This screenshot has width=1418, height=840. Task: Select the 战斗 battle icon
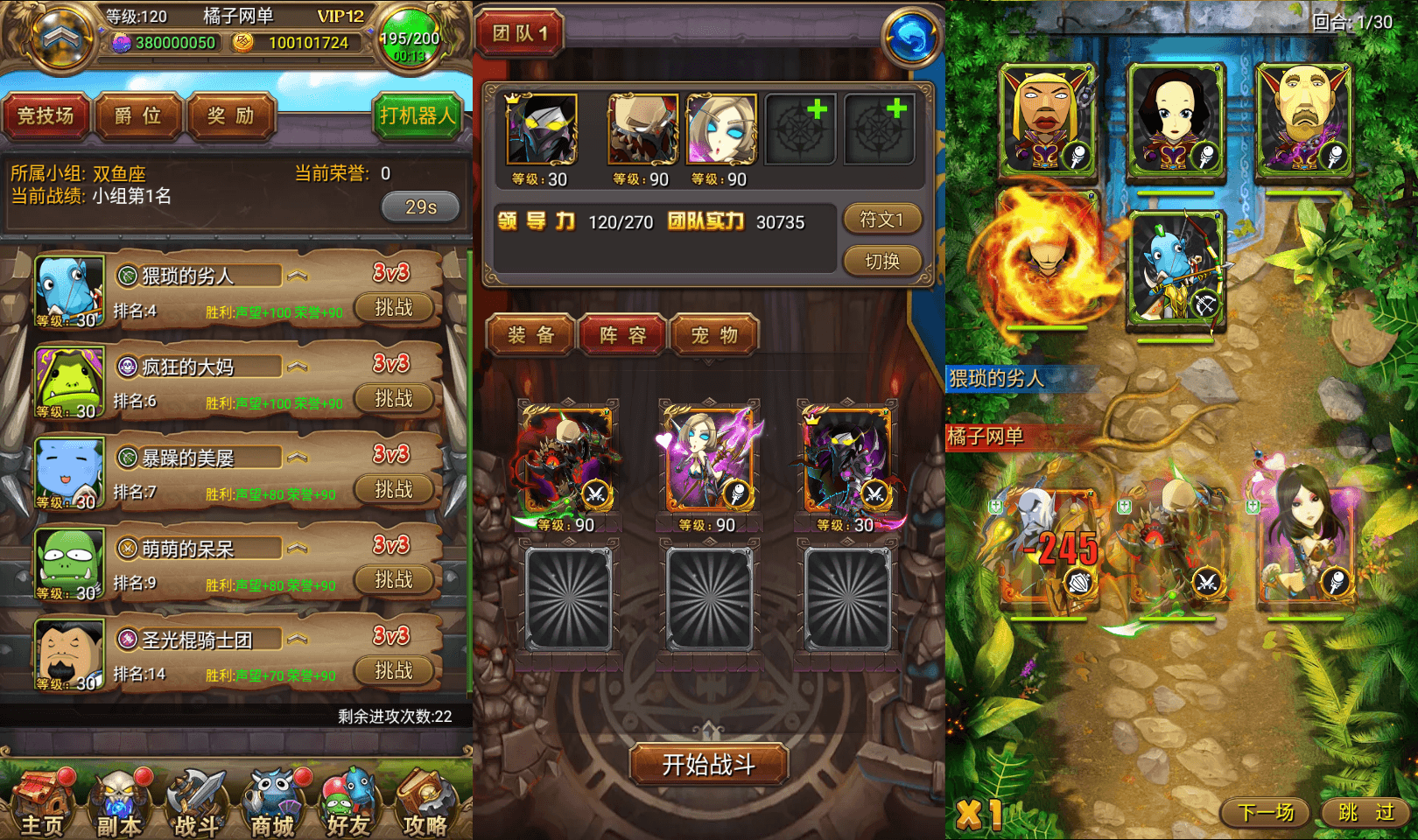(x=196, y=801)
